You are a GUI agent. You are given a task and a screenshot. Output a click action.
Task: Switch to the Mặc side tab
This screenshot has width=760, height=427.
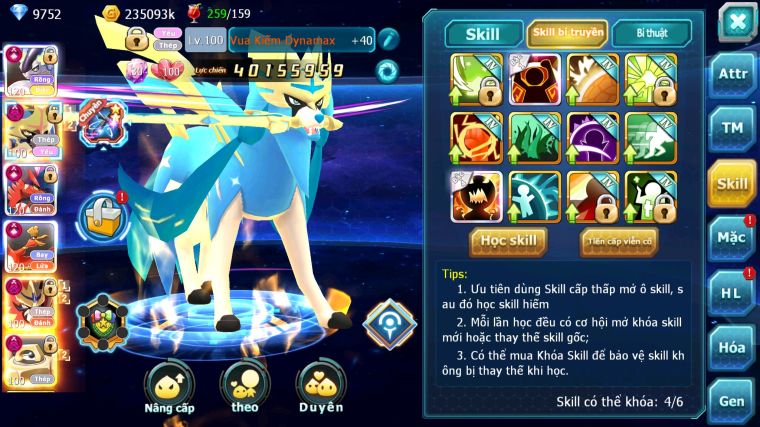[x=732, y=238]
